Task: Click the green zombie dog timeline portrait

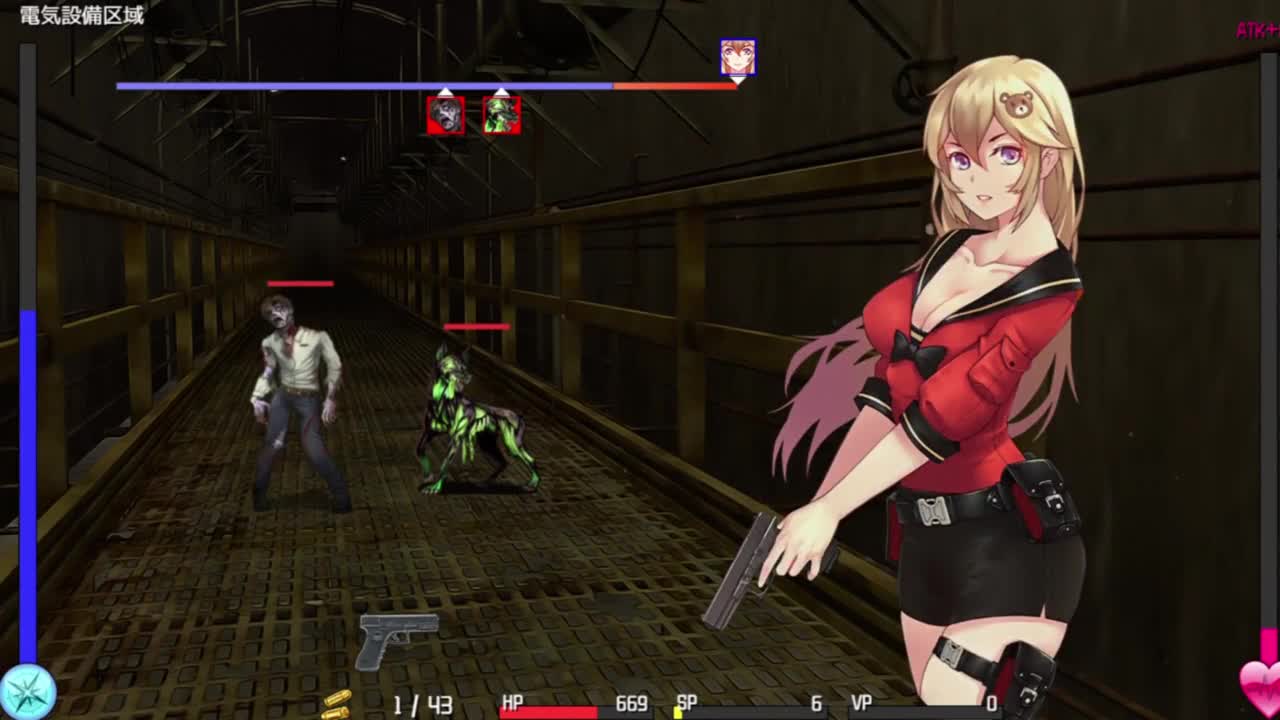Action: click(501, 115)
